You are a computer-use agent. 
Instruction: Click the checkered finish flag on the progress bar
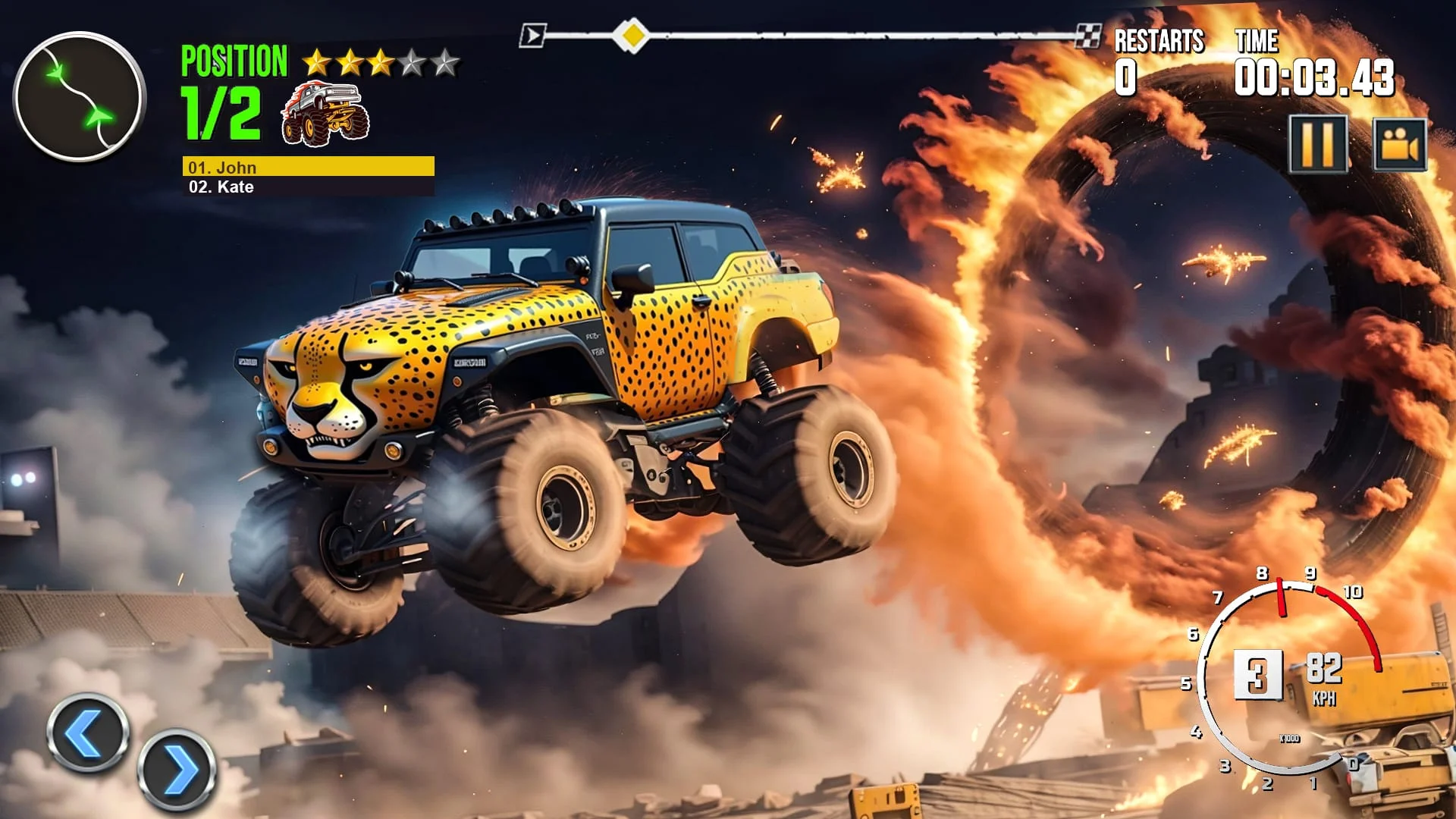point(1087,33)
